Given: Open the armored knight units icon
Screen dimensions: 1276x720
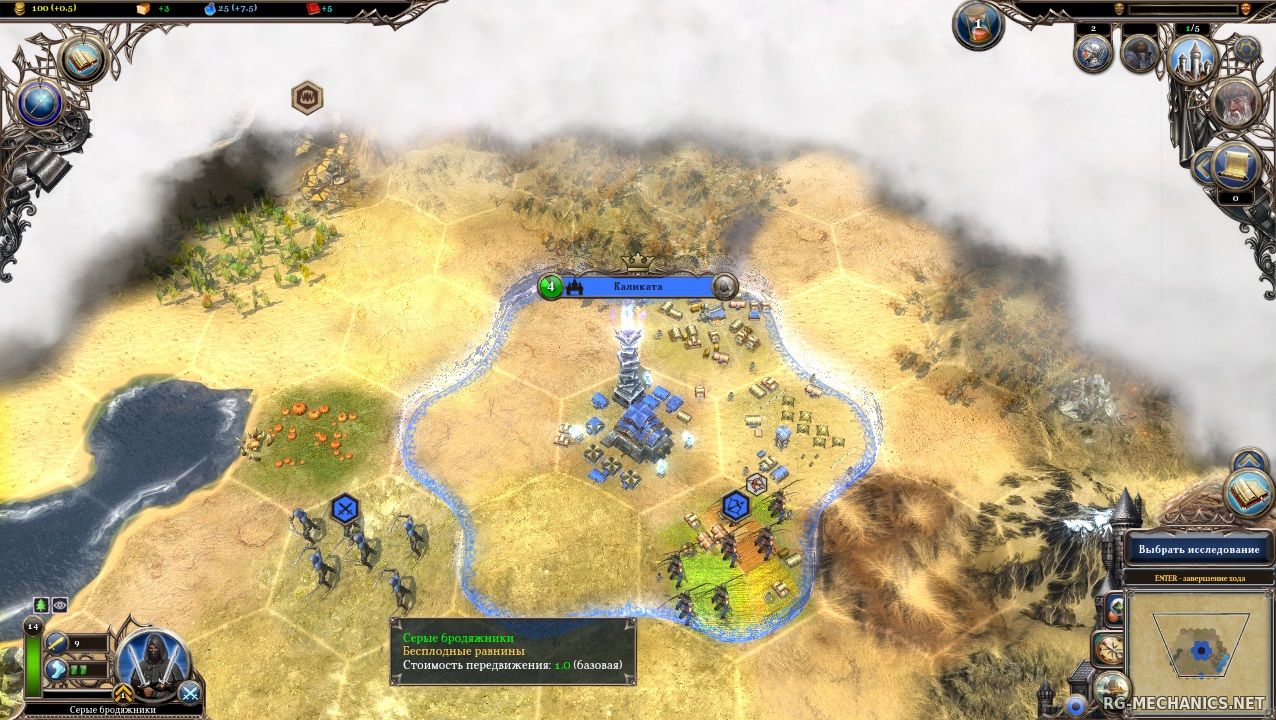Looking at the screenshot, I should 1093,54.
